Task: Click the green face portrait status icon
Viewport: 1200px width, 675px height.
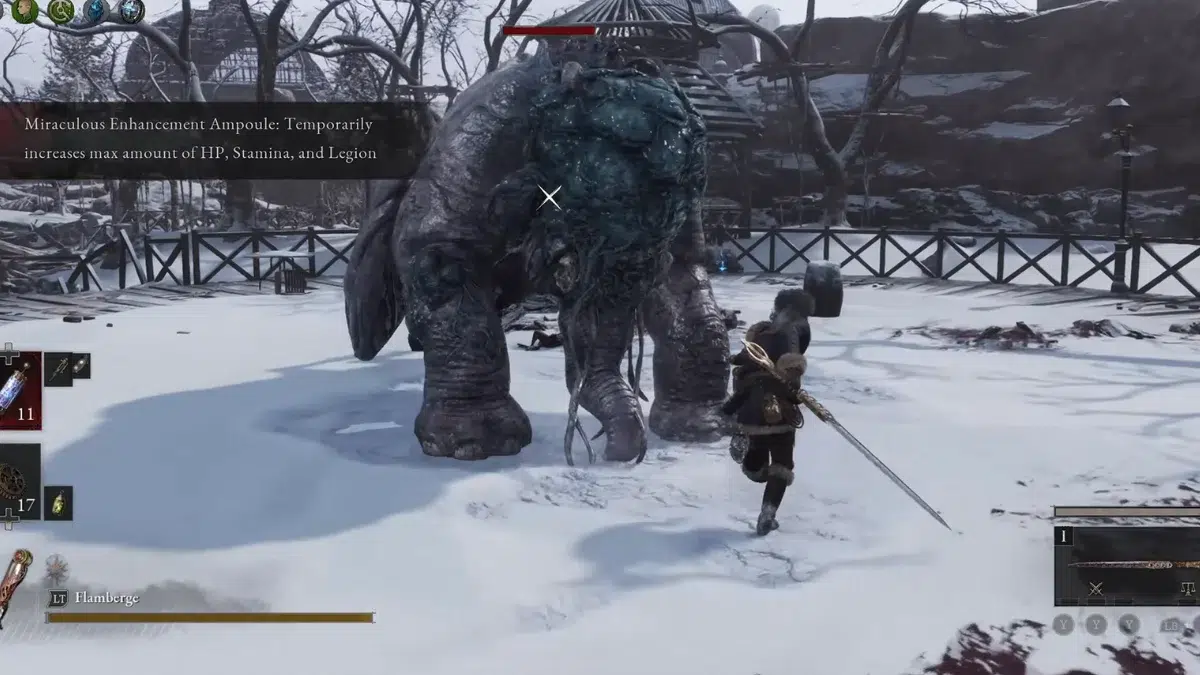Action: pyautogui.click(x=24, y=11)
